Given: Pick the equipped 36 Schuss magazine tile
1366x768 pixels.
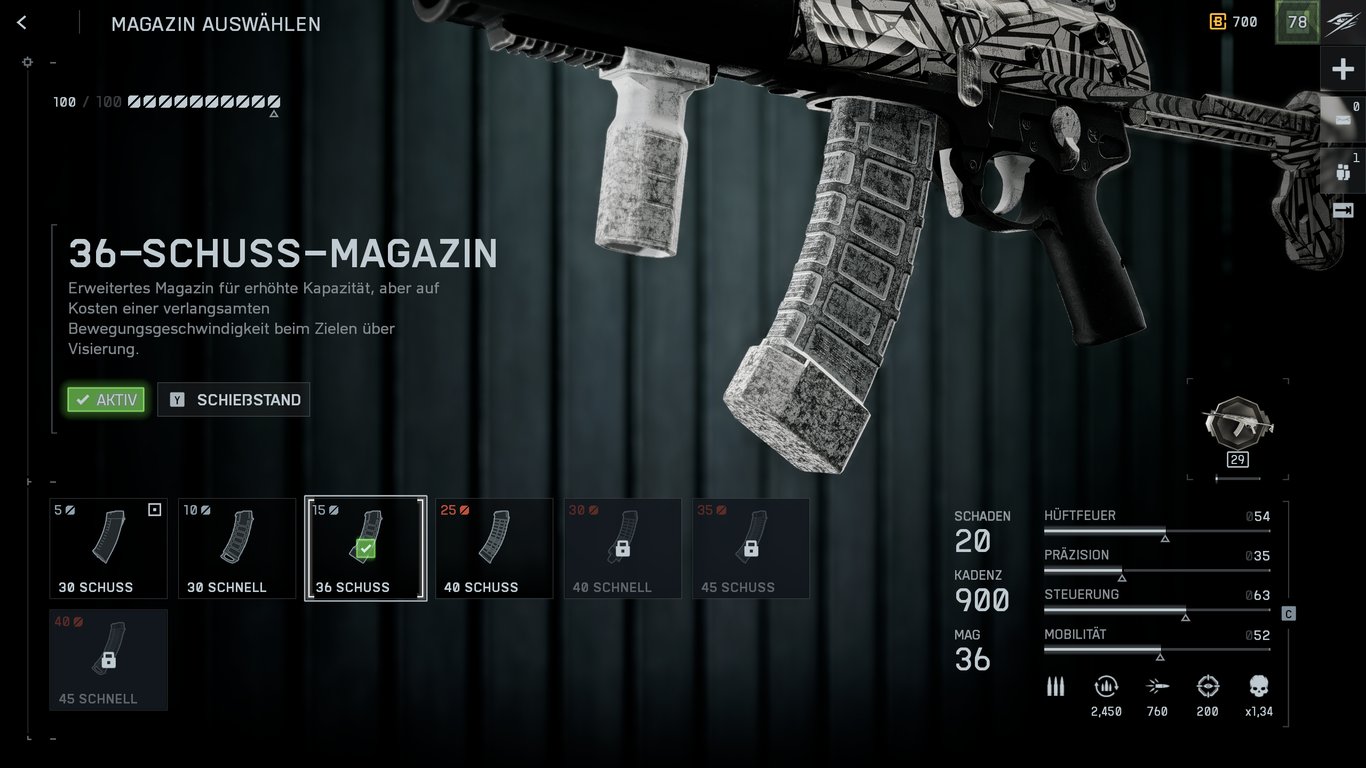Looking at the screenshot, I should (366, 548).
